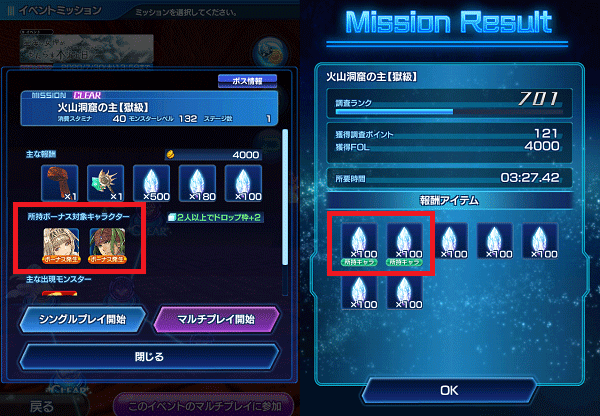Confirm mission result with OK
Screen dimensions: 600x416
(448, 389)
